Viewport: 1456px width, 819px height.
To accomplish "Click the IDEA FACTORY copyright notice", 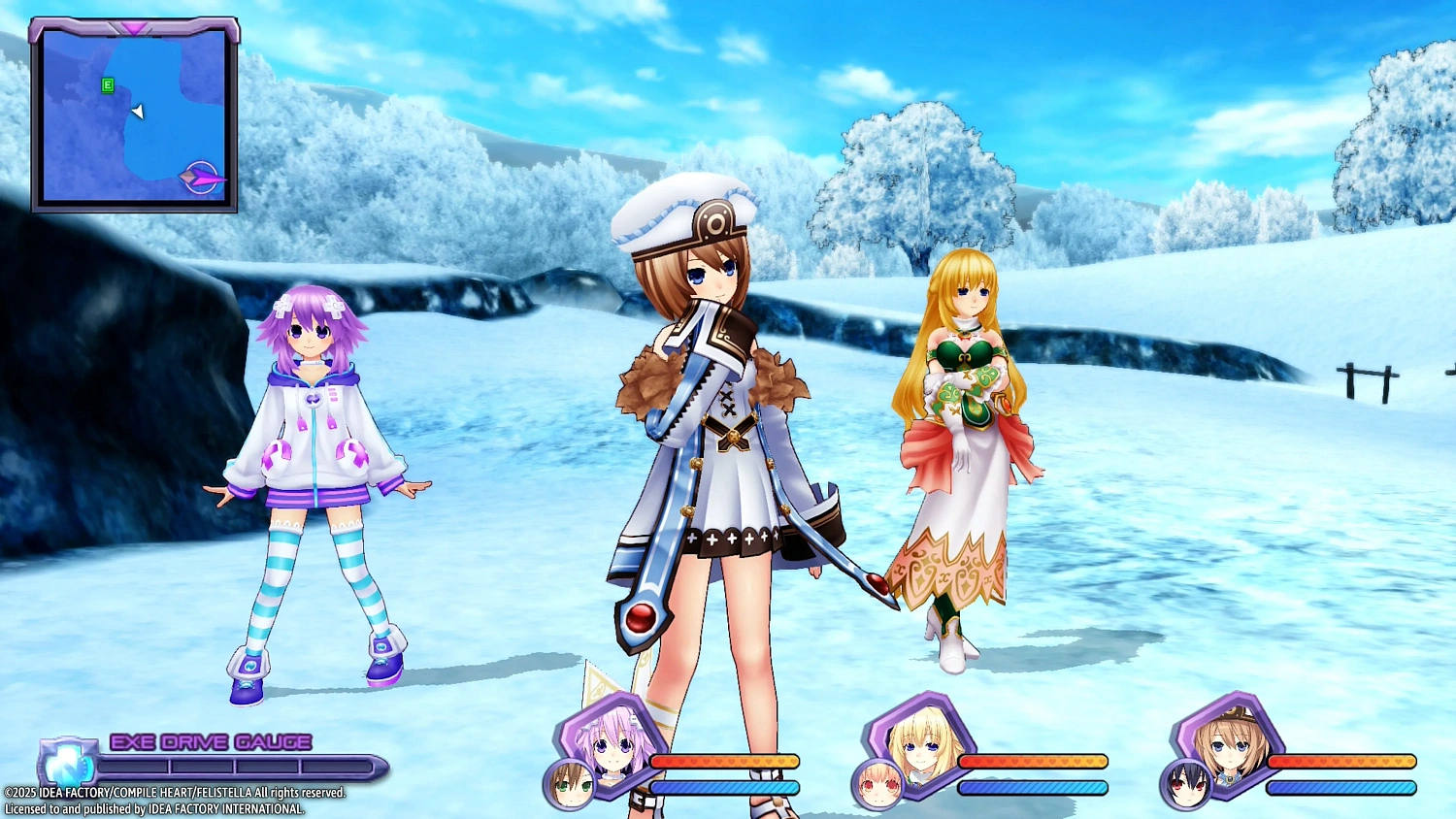I will [175, 794].
